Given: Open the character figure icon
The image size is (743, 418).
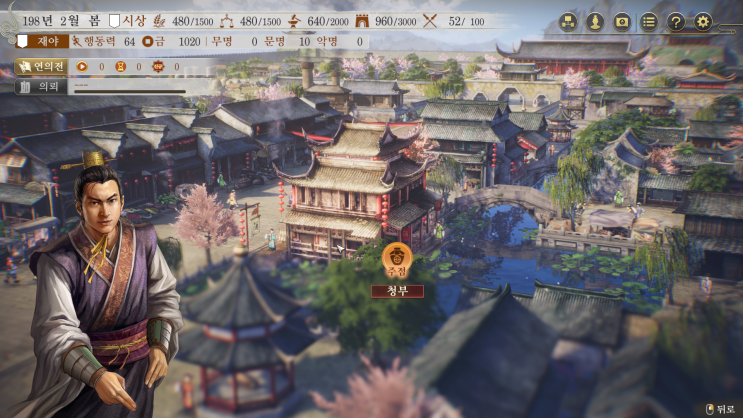Looking at the screenshot, I should pyautogui.click(x=595, y=21).
